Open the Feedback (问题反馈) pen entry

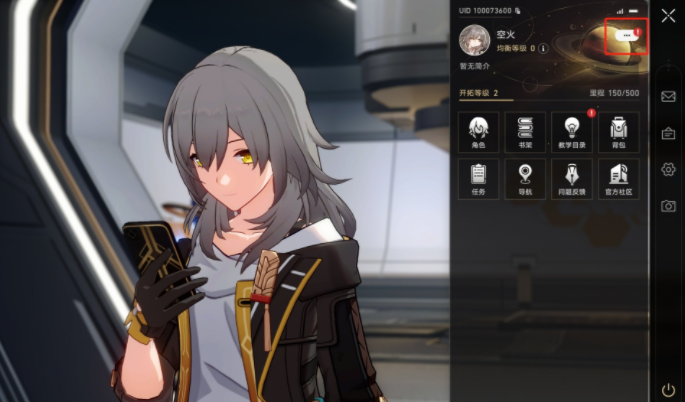572,179
